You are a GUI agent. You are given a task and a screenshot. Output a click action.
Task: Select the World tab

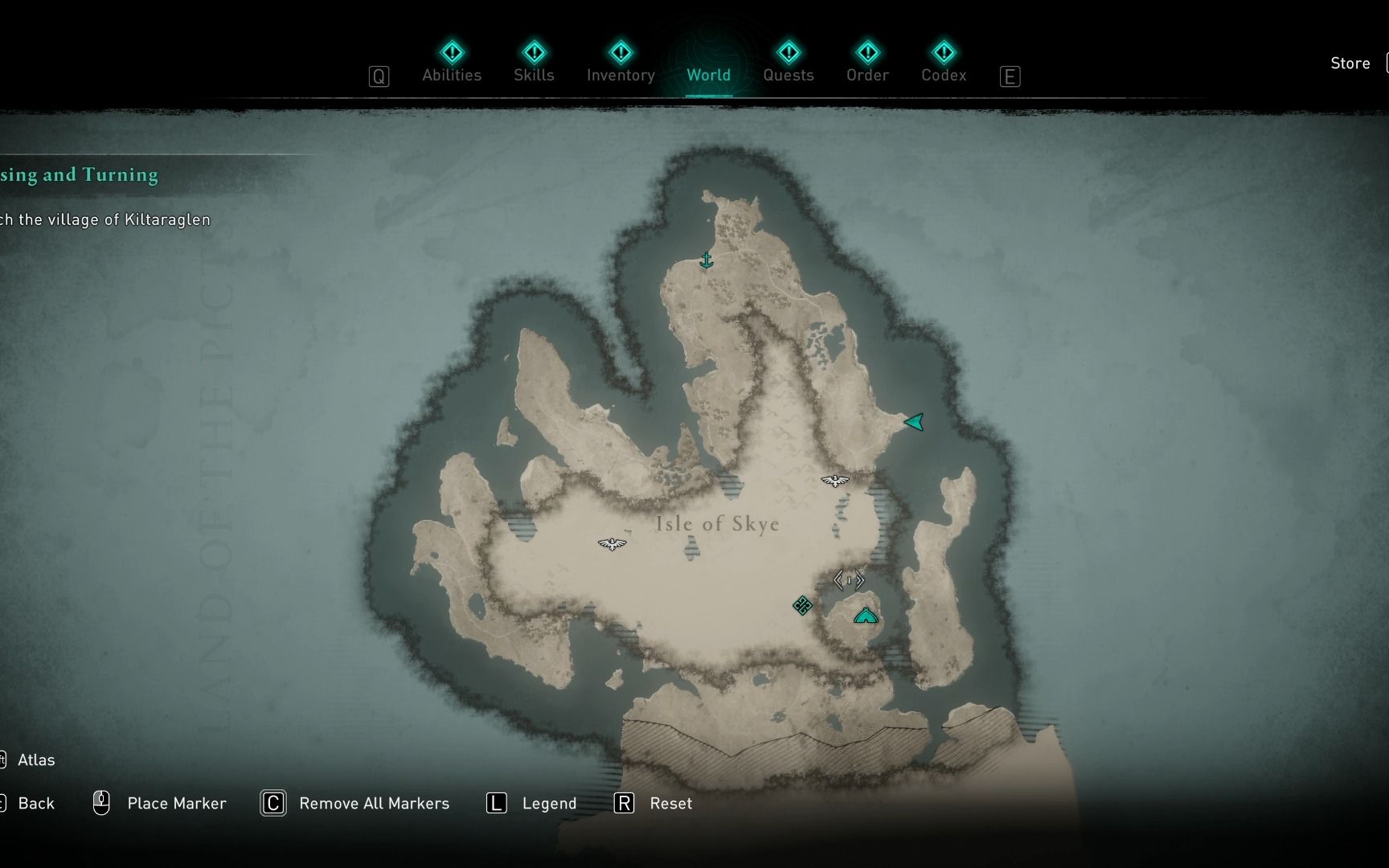coord(708,64)
